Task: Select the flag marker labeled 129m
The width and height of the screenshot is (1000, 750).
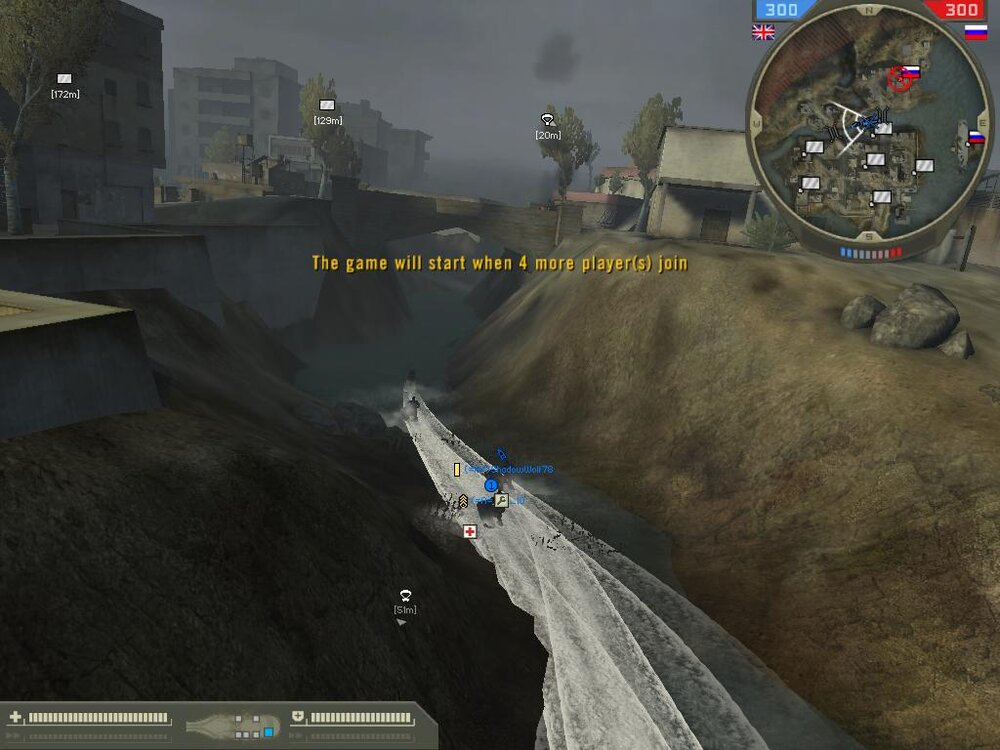Action: point(327,105)
